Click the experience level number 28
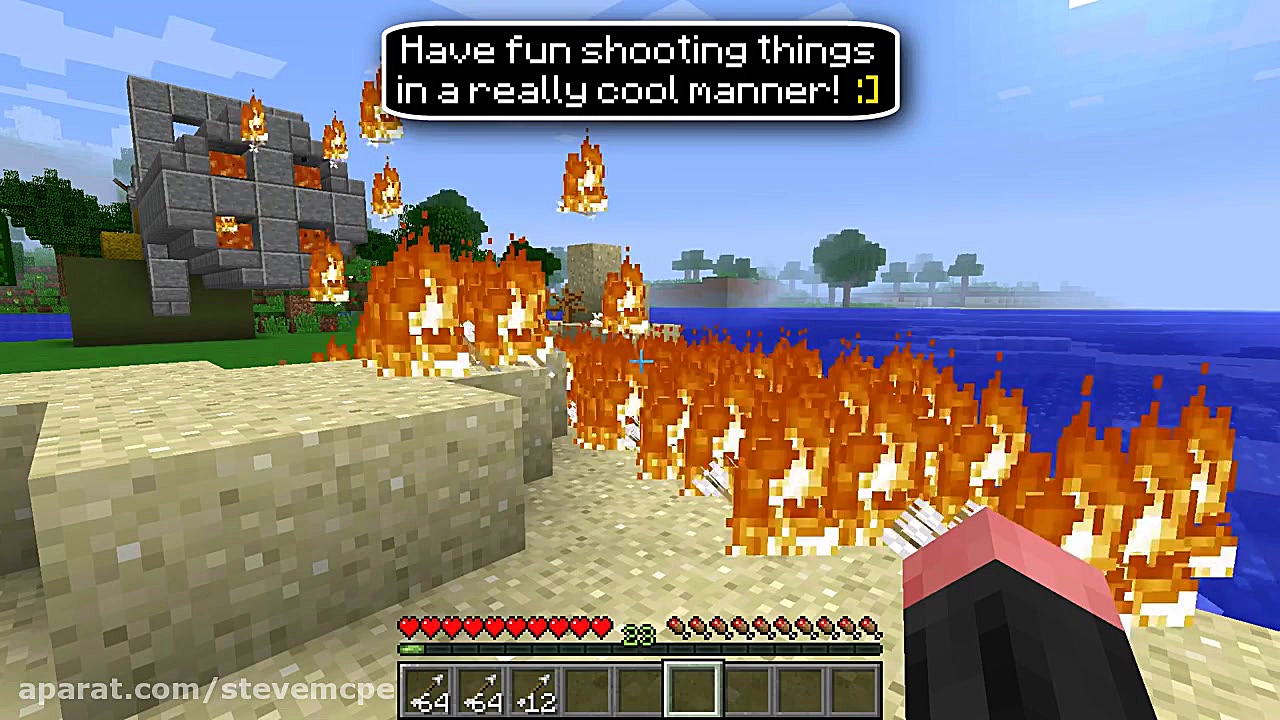This screenshot has height=720, width=1280. pyautogui.click(x=637, y=634)
